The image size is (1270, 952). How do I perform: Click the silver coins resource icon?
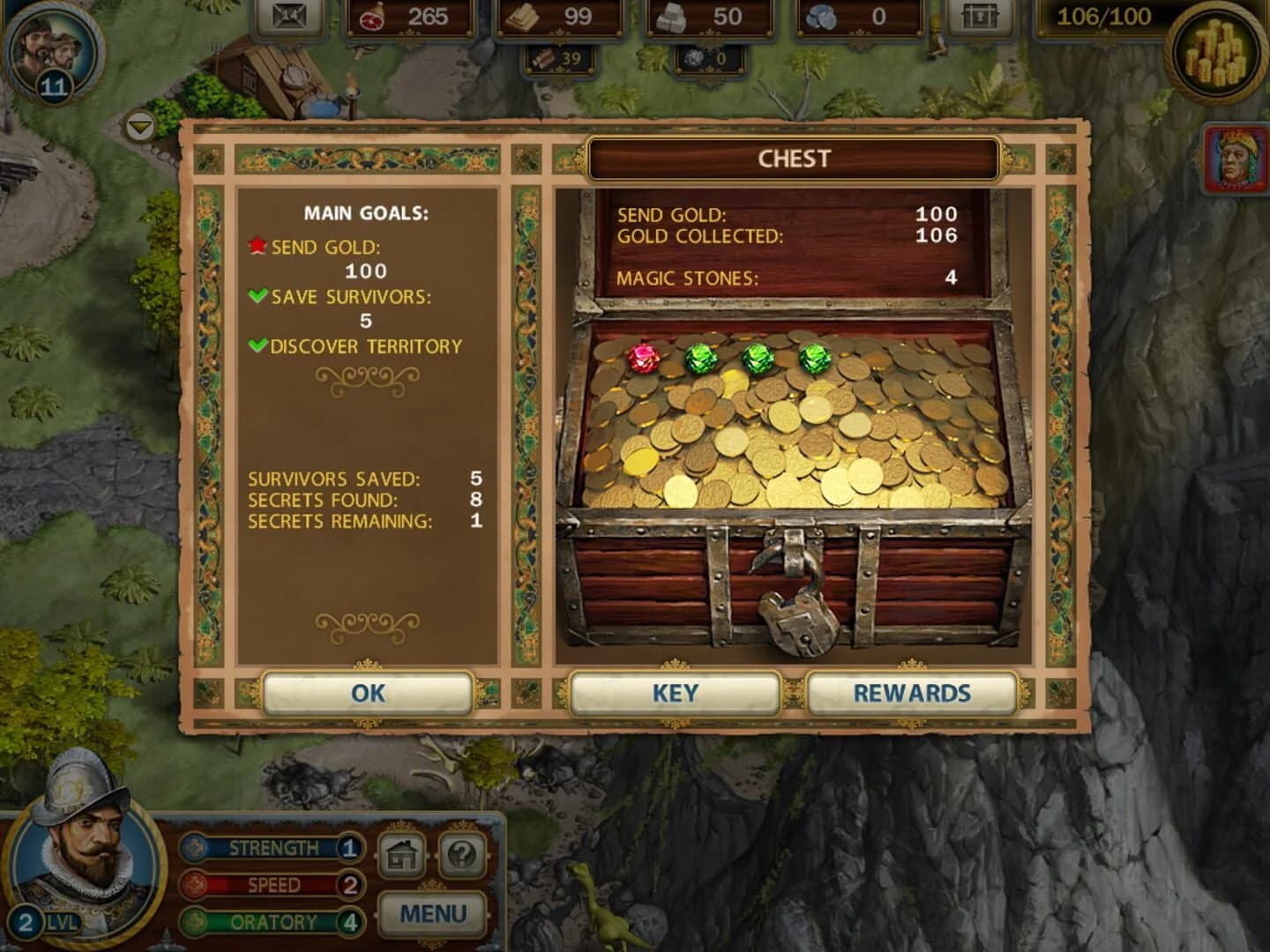coord(821,16)
